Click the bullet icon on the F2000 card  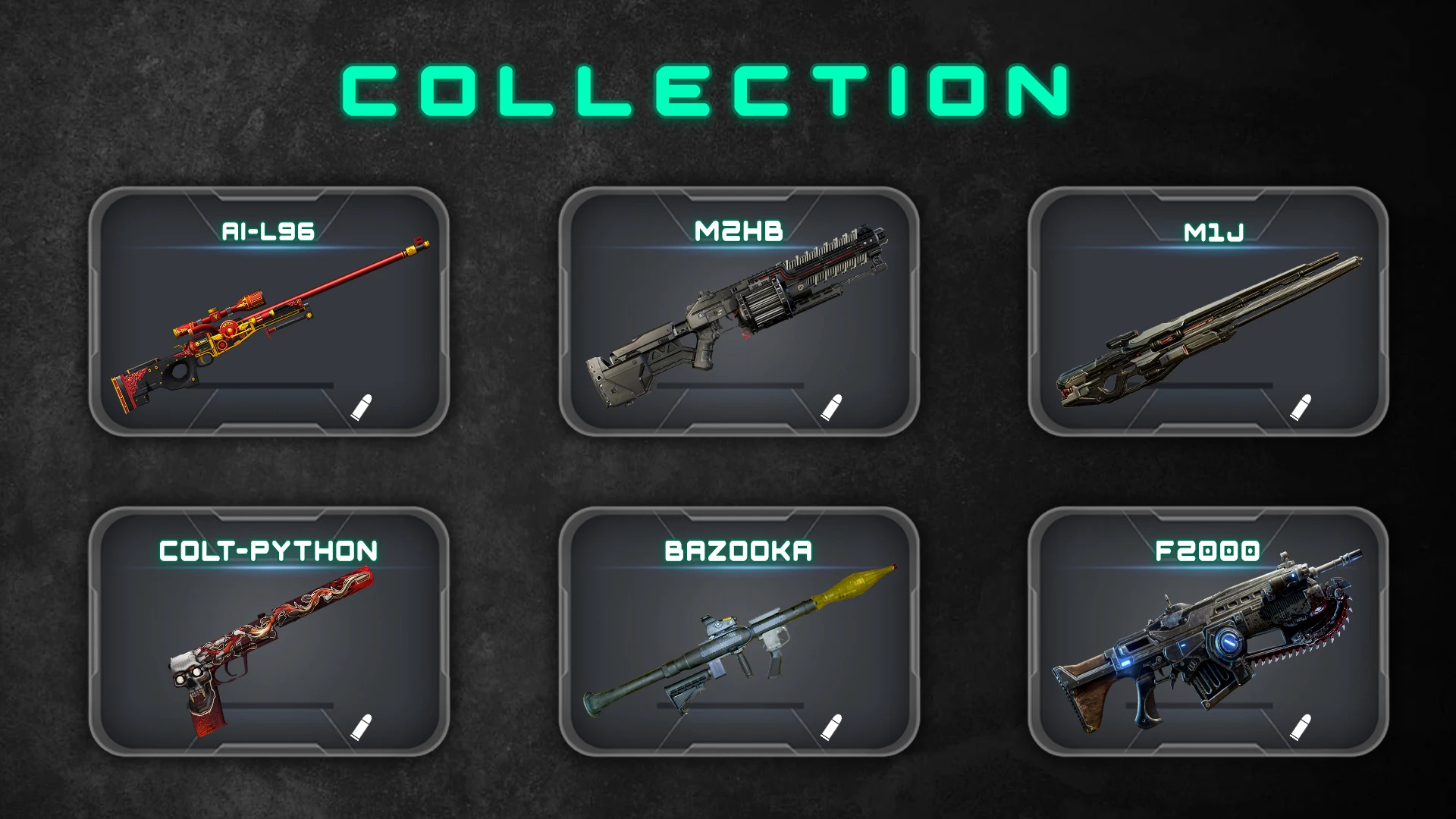tap(1300, 726)
